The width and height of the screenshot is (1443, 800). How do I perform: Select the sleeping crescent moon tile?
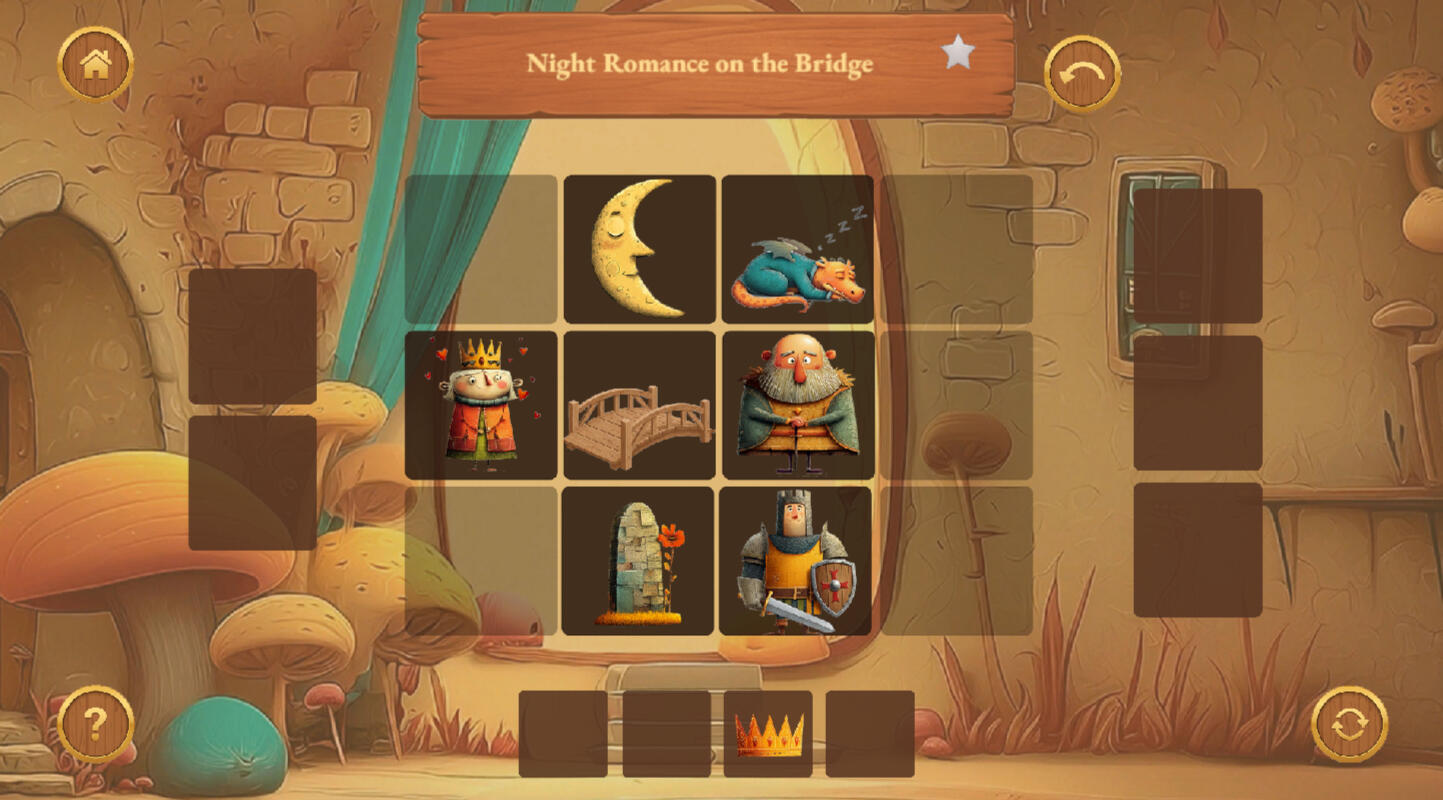(x=640, y=249)
